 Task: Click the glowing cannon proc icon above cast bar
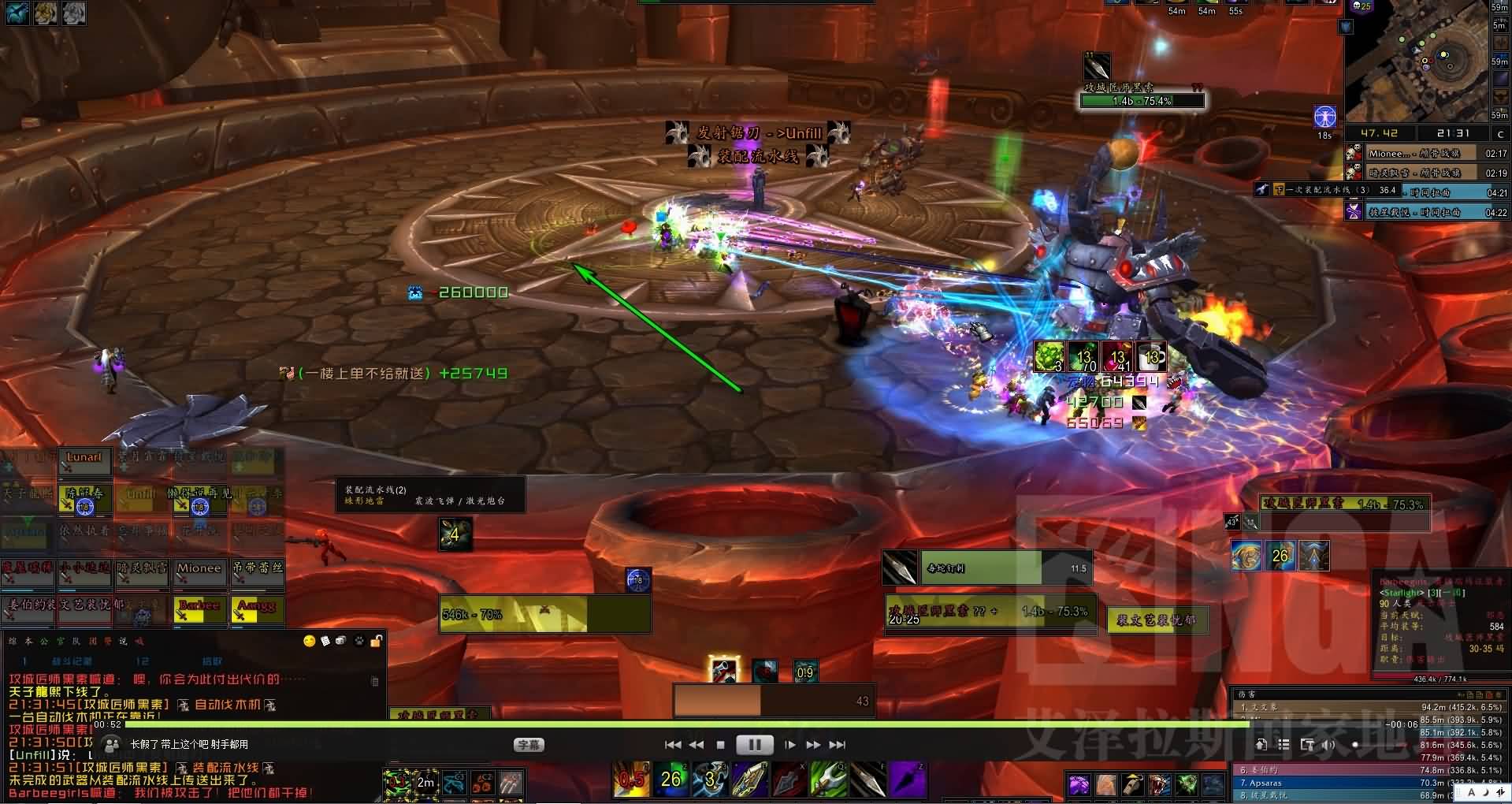pyautogui.click(x=723, y=670)
